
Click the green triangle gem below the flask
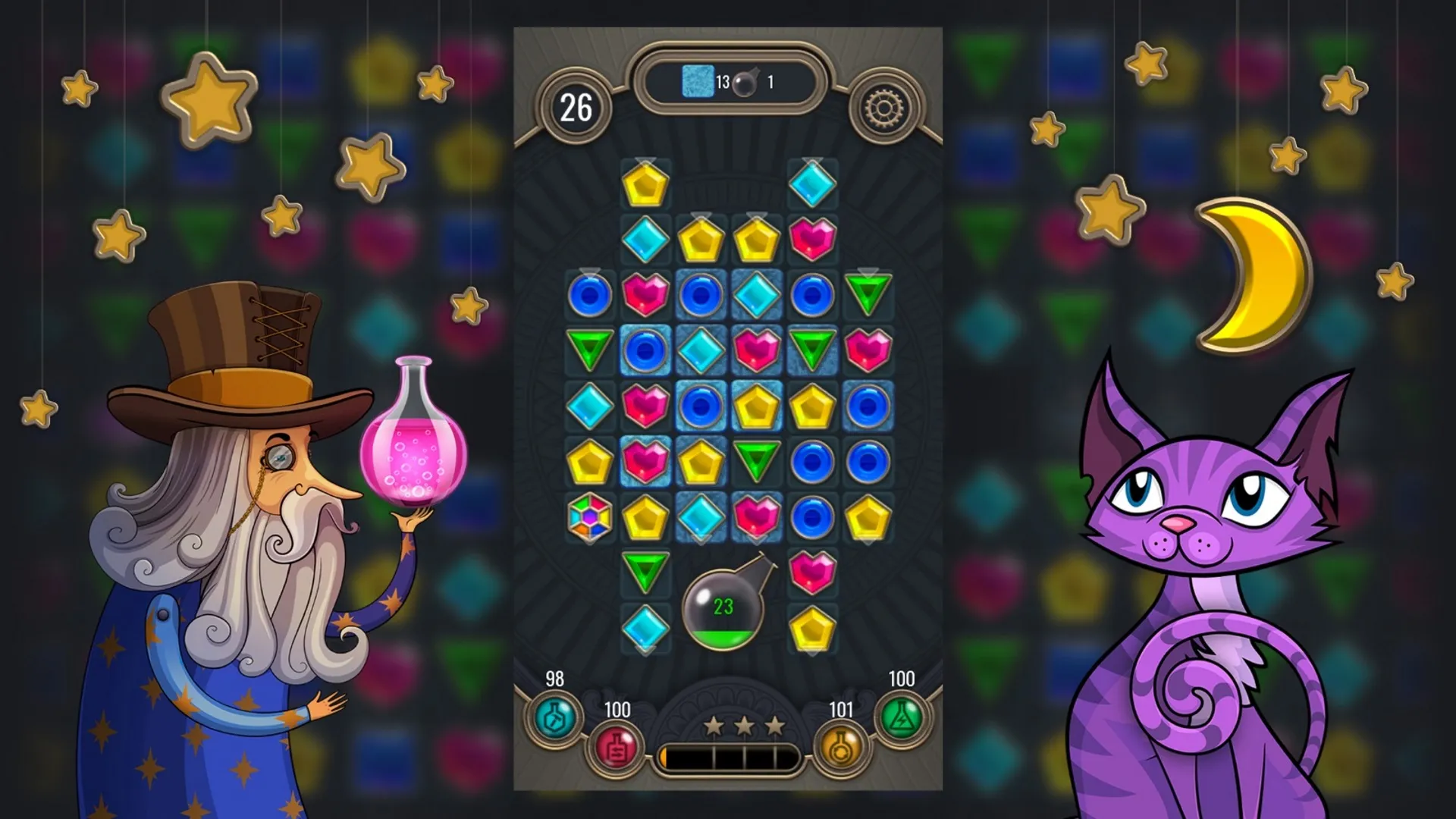[646, 573]
